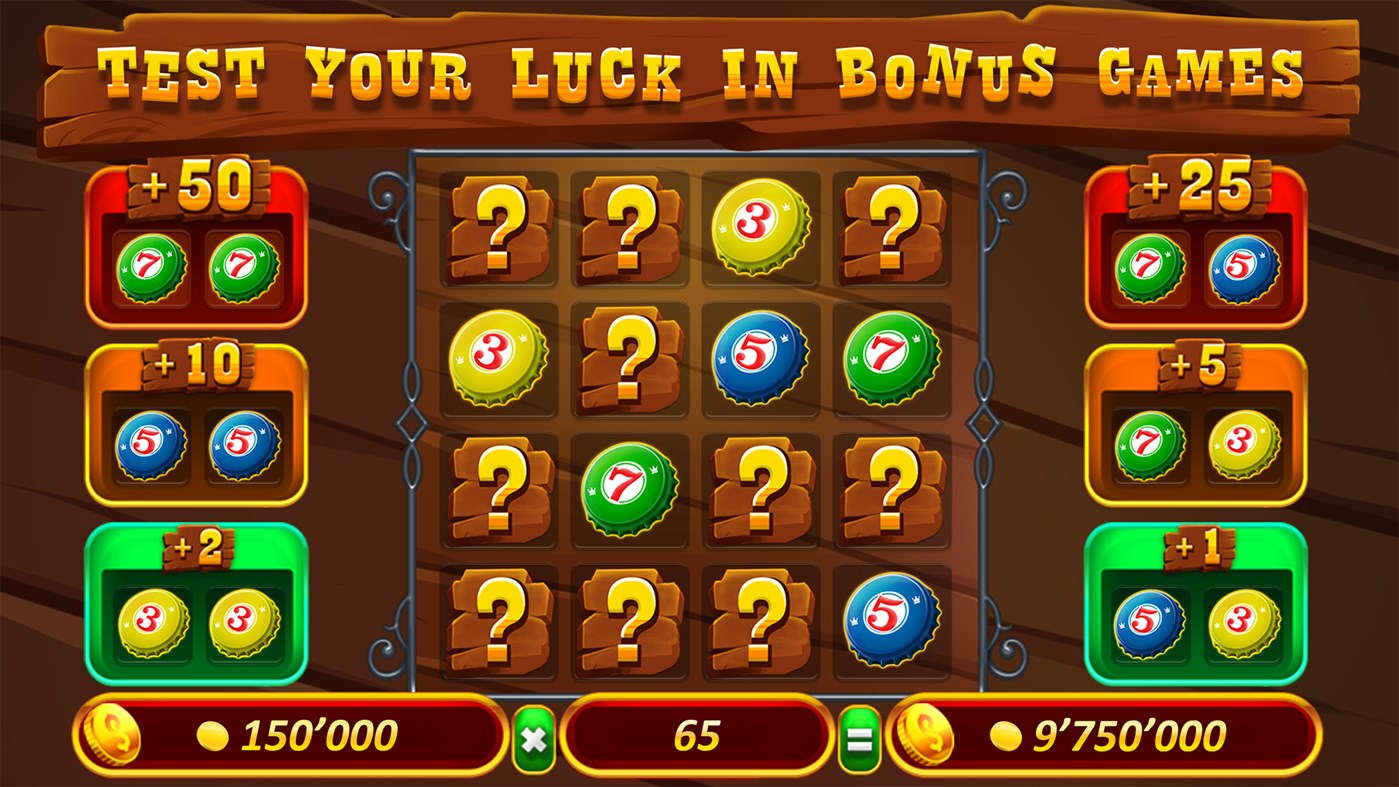Open the hidden tile below the blue 5 cap
Image resolution: width=1399 pixels, height=787 pixels.
point(759,490)
